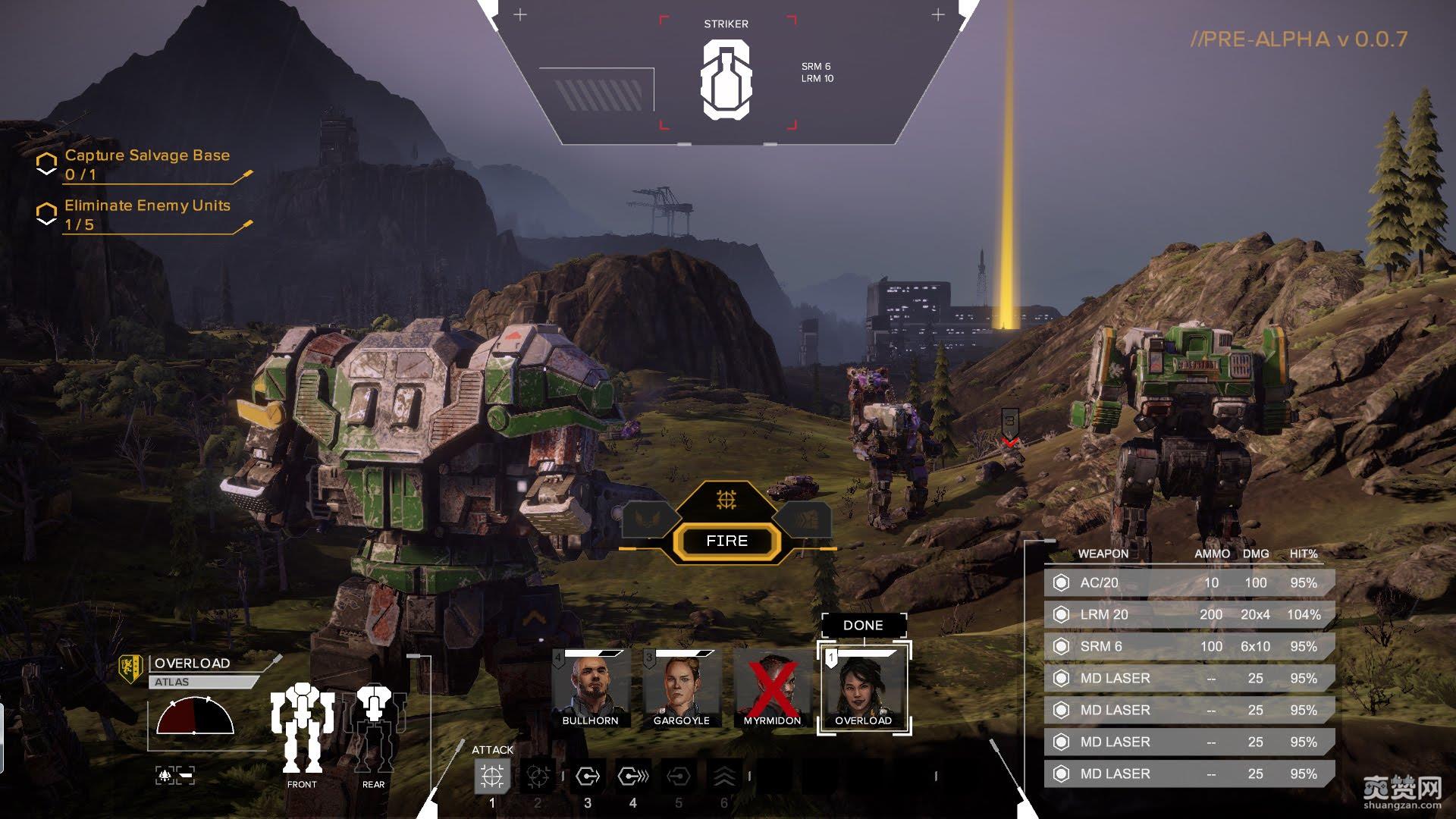Screen dimensions: 1456x819
Task: Choose the Gargoyle pilot portrait
Action: pos(681,689)
